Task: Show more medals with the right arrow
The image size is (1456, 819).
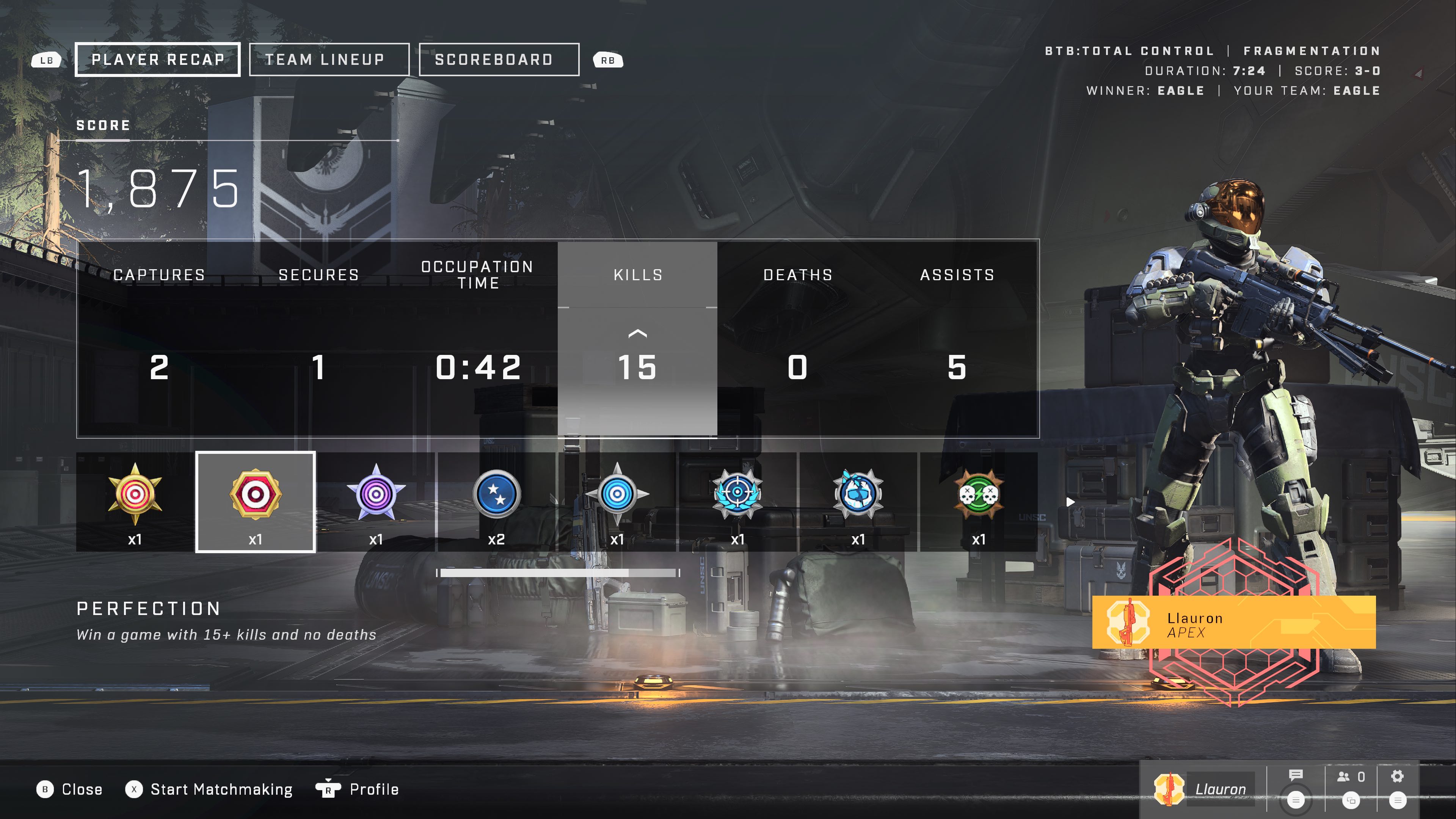Action: 1070,502
